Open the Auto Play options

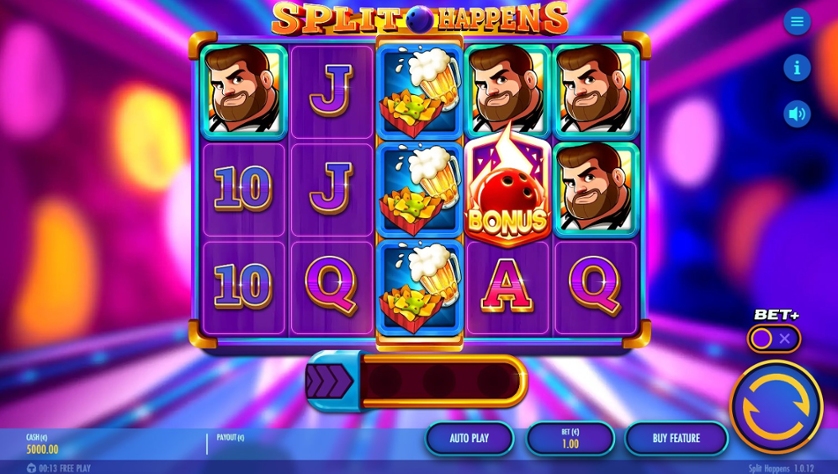point(469,438)
